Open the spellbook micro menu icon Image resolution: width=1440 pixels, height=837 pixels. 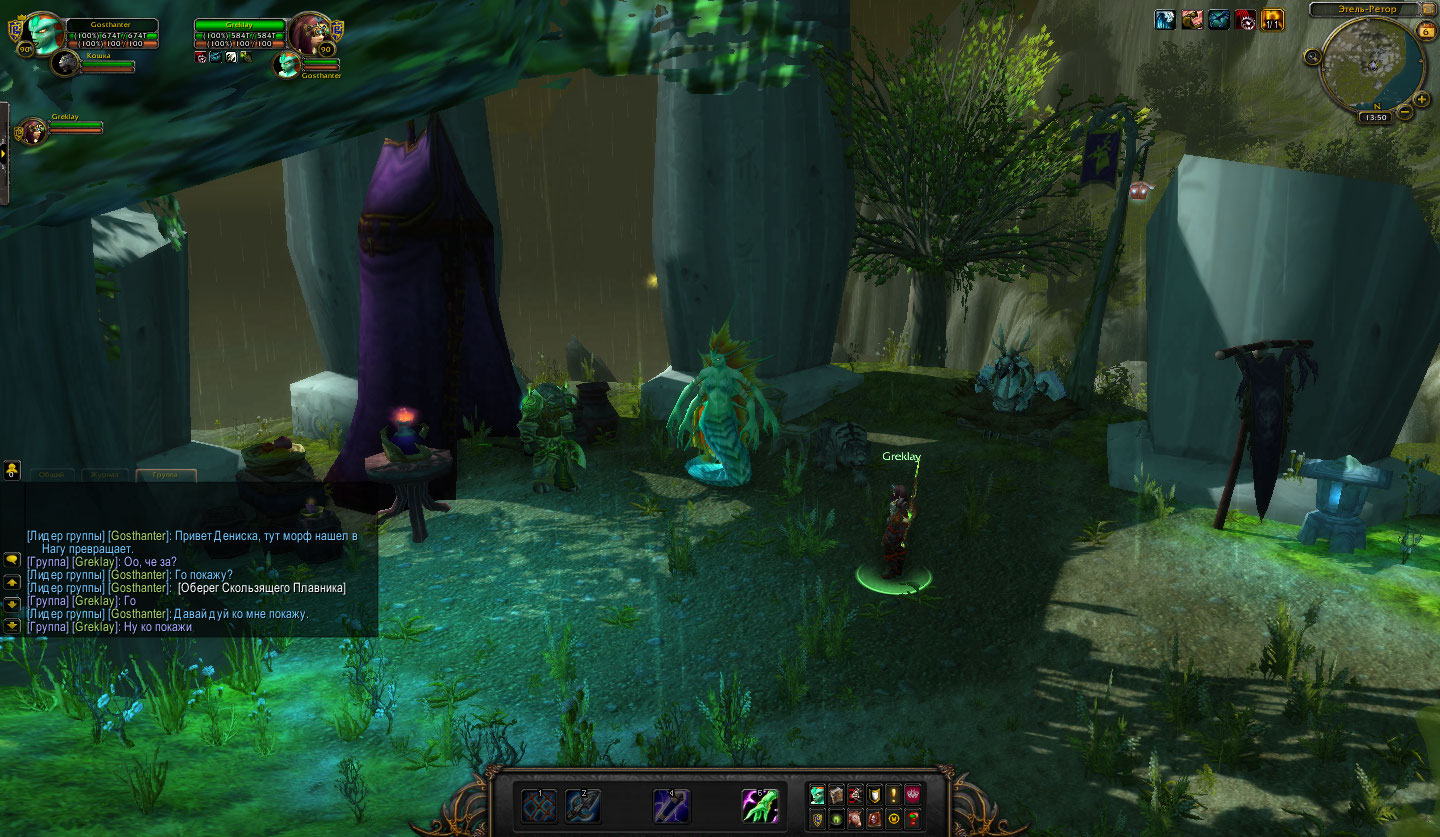(836, 795)
